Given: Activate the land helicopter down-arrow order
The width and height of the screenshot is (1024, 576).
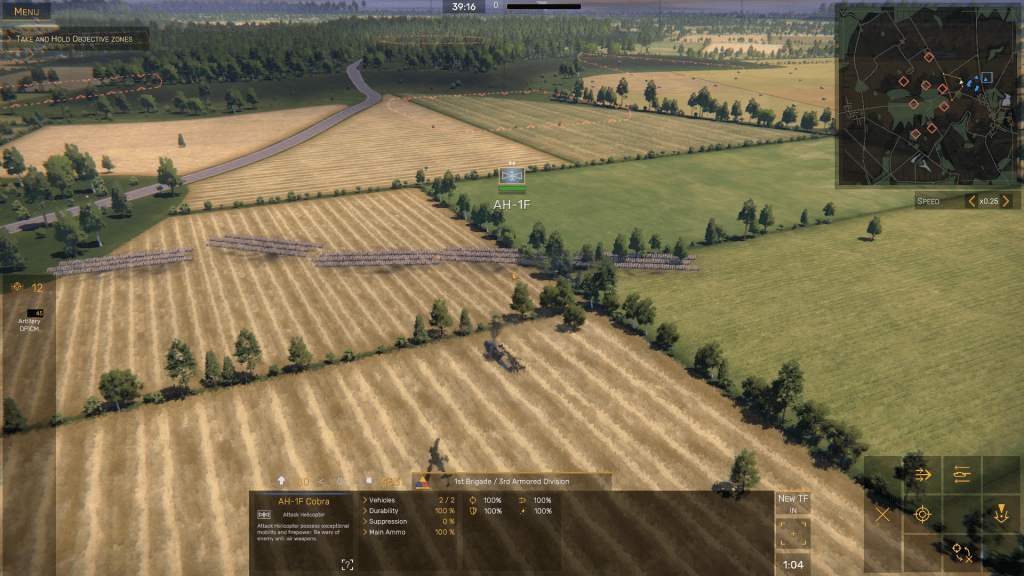Looking at the screenshot, I should pos(1000,515).
